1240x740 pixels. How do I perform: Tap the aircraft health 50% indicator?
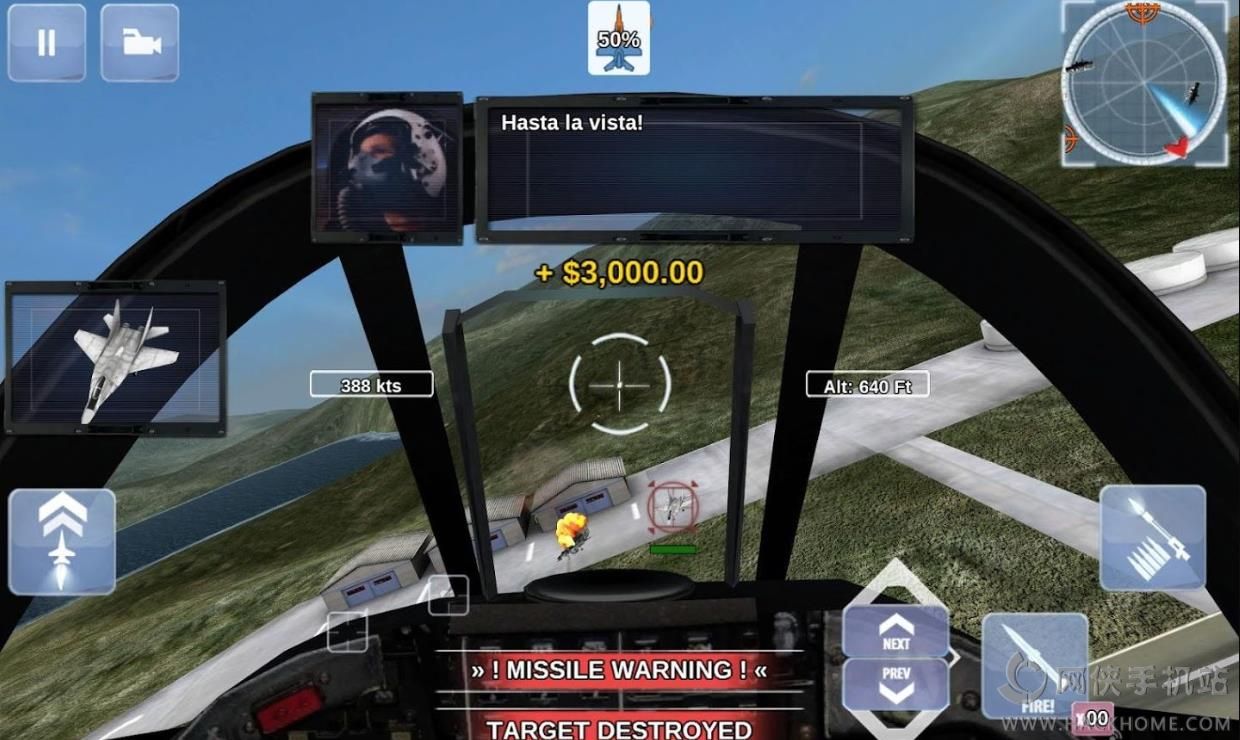click(x=618, y=39)
